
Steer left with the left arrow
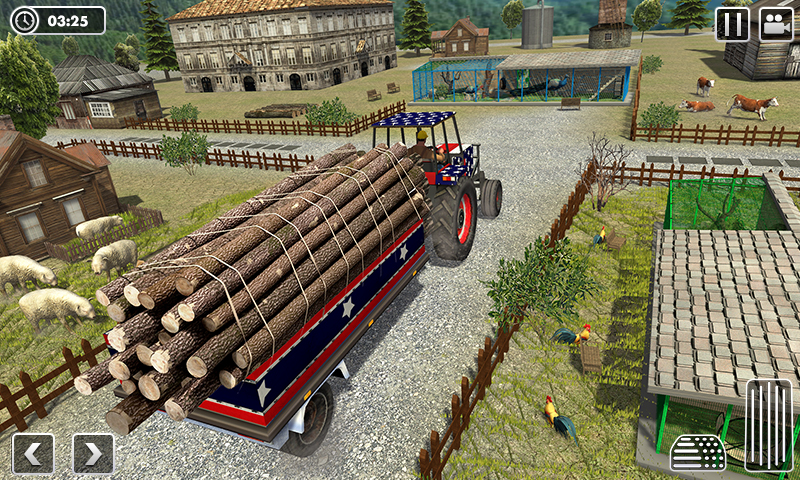(x=33, y=454)
